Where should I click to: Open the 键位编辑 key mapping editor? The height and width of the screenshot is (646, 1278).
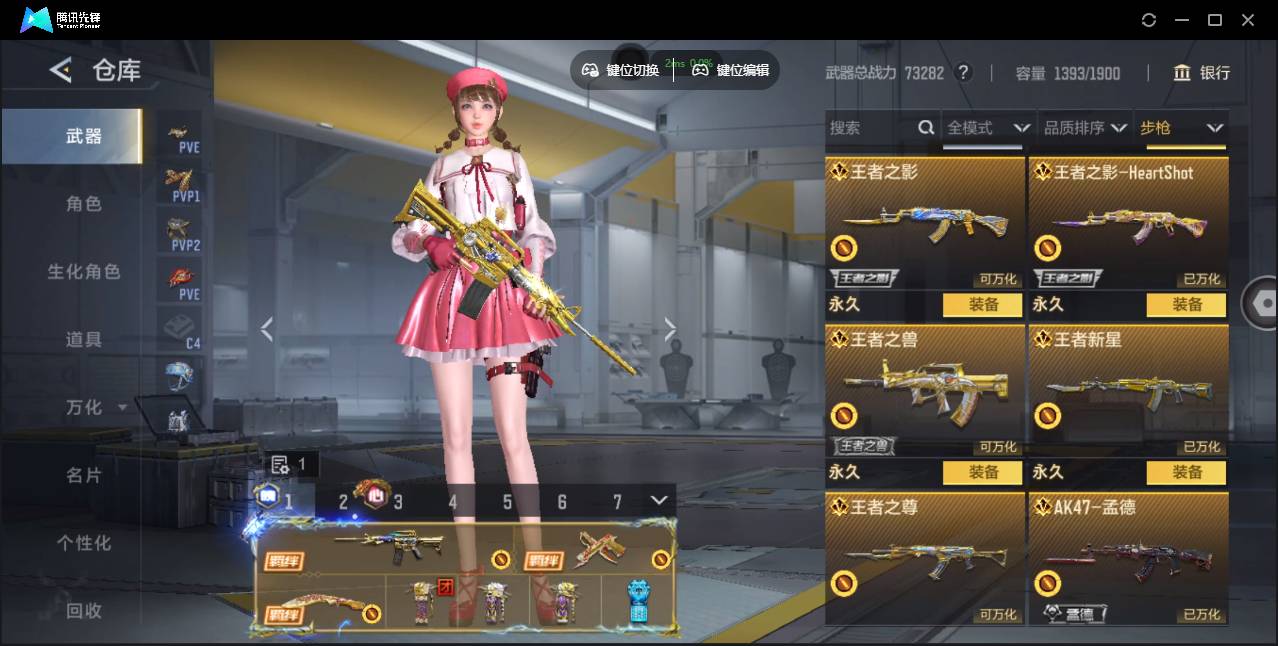[731, 70]
